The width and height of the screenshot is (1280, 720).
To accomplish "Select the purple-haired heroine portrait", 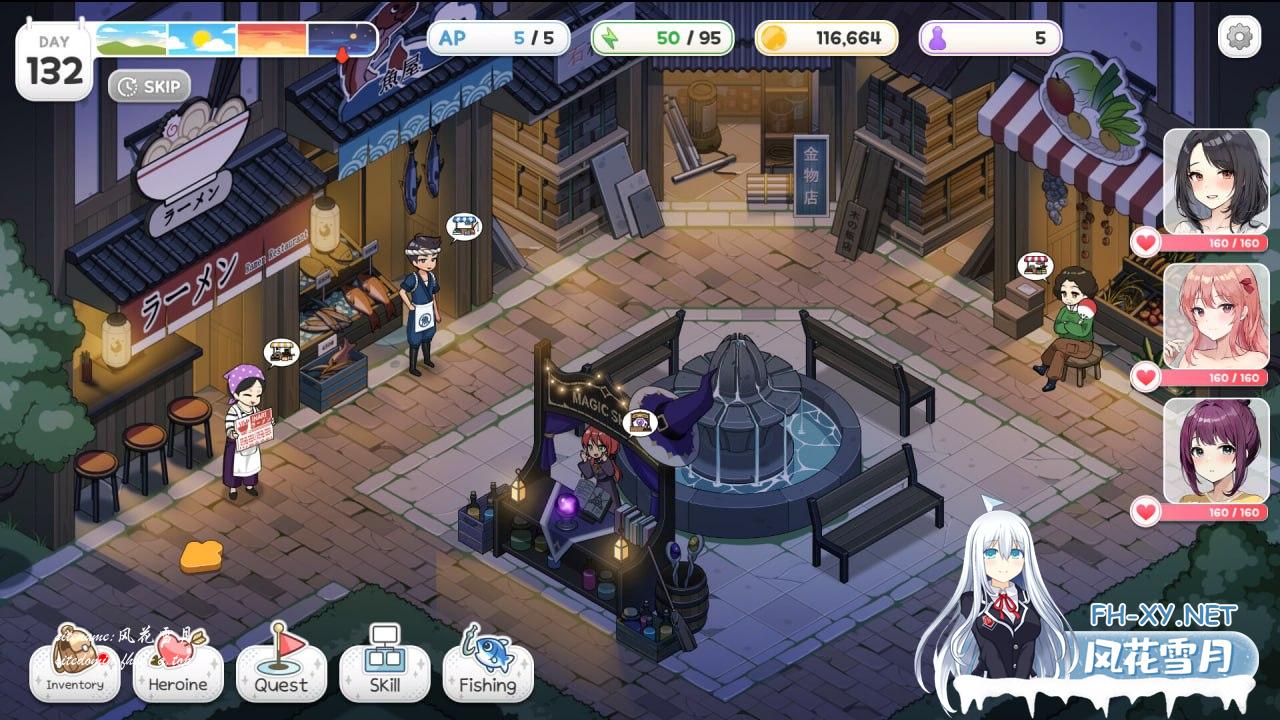I will point(1215,451).
